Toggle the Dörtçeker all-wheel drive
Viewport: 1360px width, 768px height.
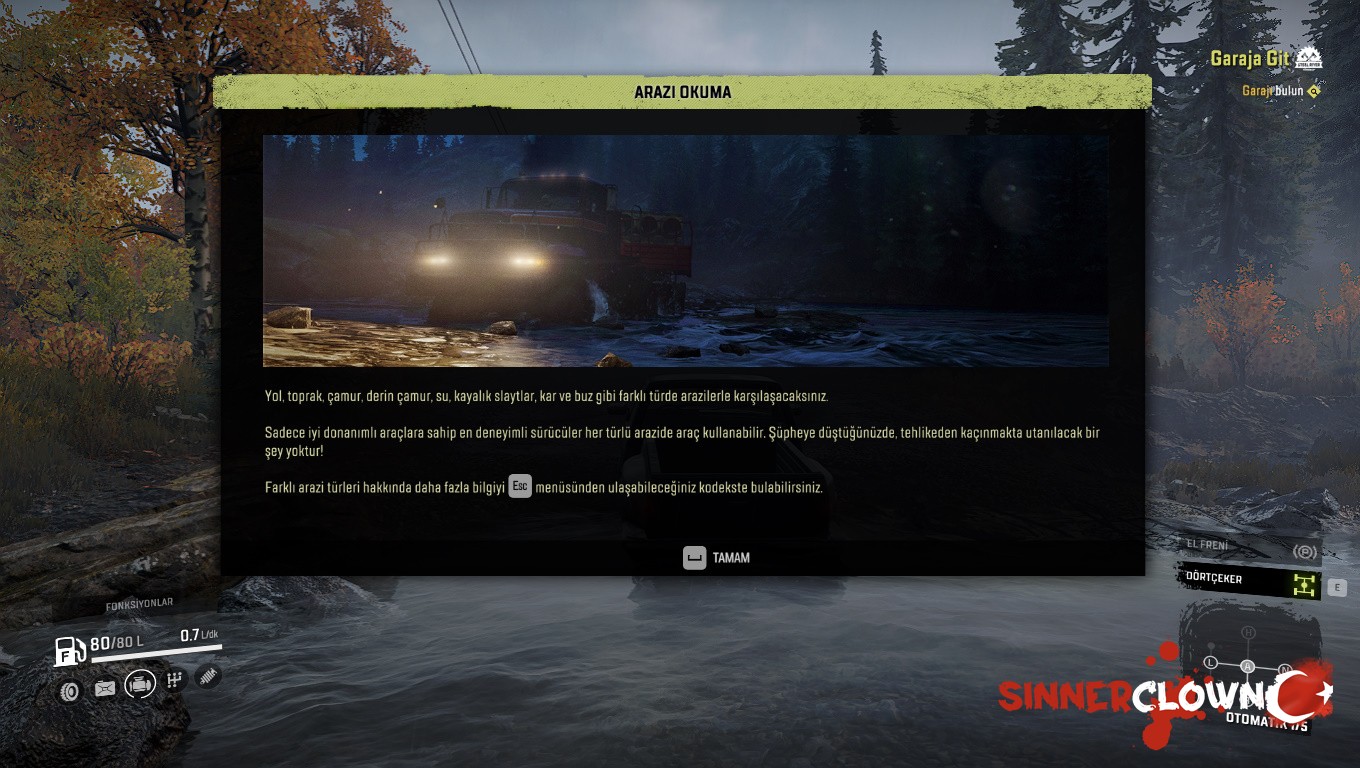(x=1250, y=581)
